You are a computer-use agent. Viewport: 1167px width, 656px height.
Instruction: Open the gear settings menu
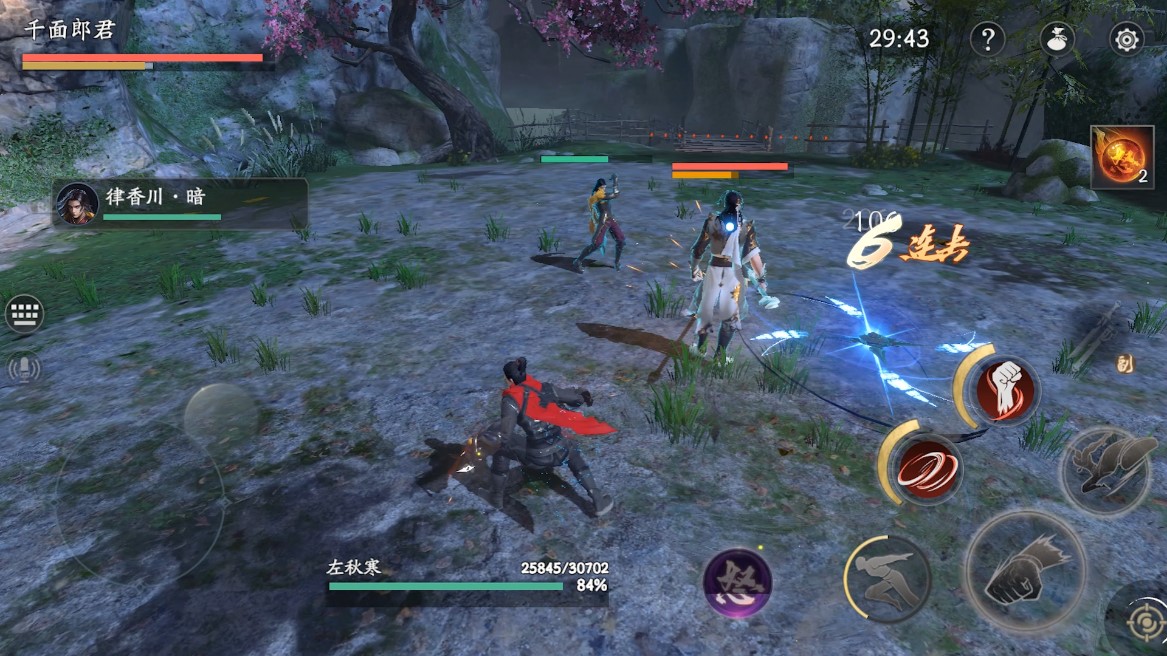[x=1127, y=39]
